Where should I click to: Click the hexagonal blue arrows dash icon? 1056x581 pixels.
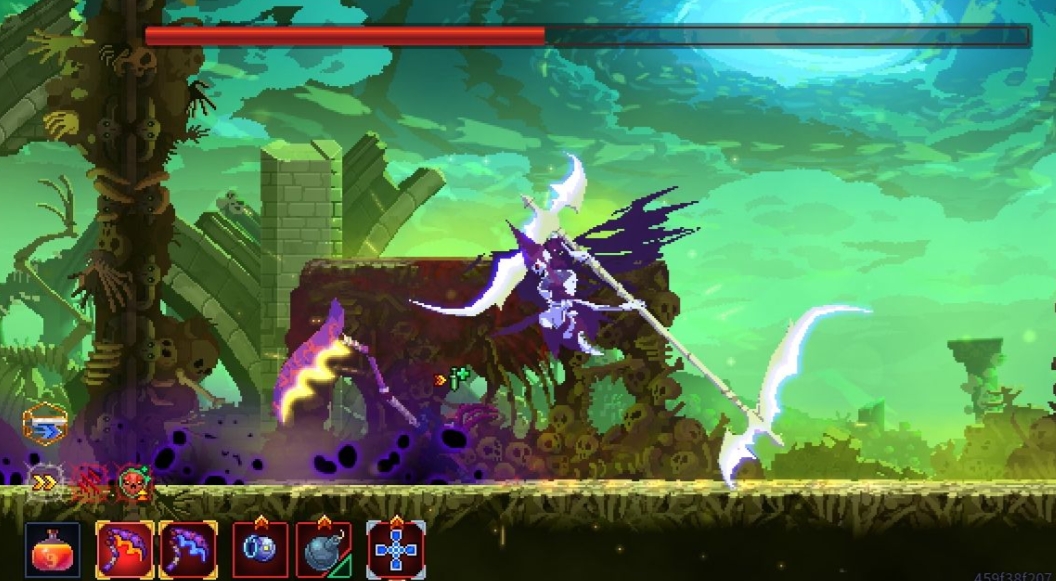tap(44, 425)
